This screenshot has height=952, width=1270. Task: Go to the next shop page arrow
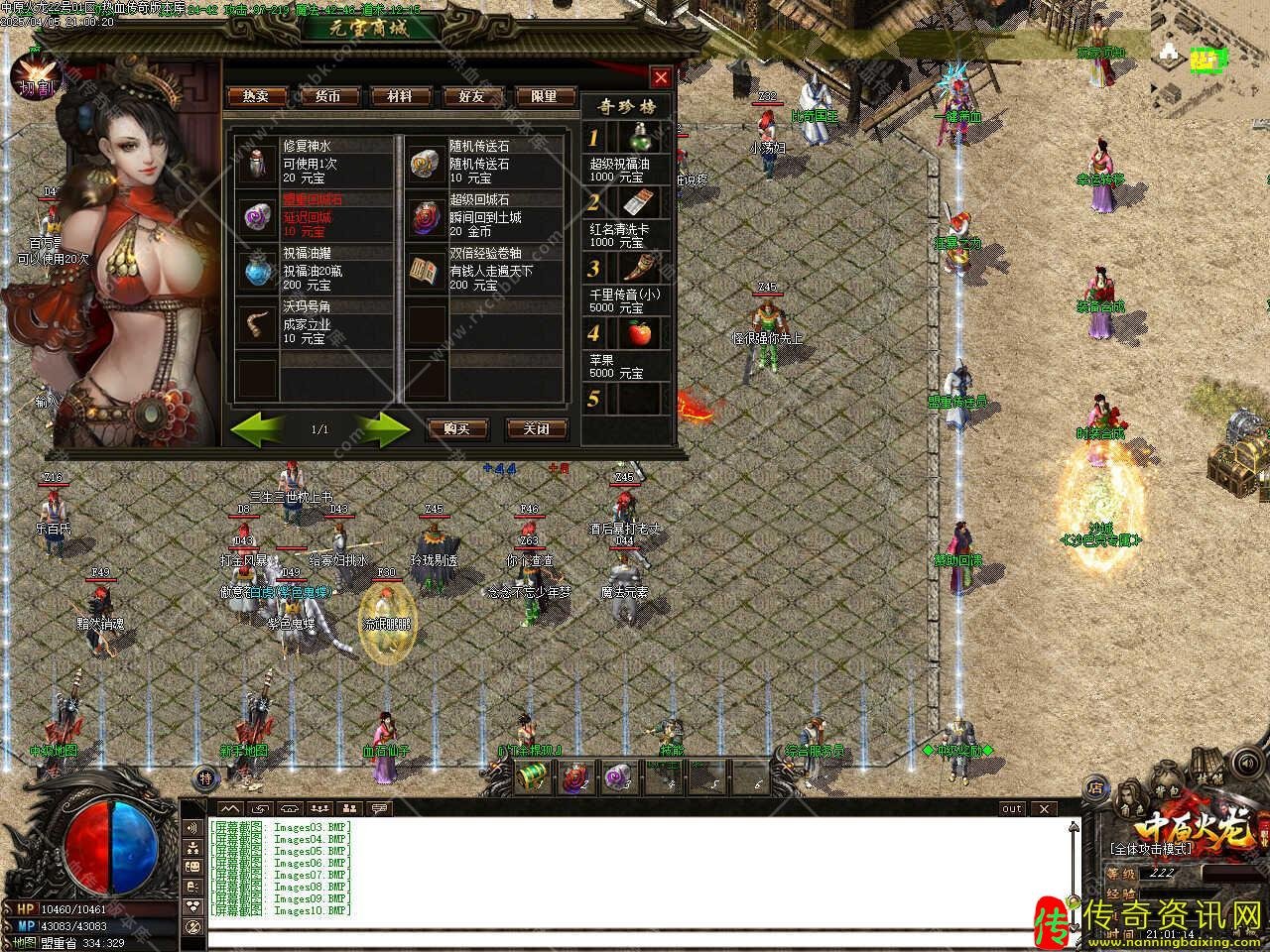pos(382,428)
